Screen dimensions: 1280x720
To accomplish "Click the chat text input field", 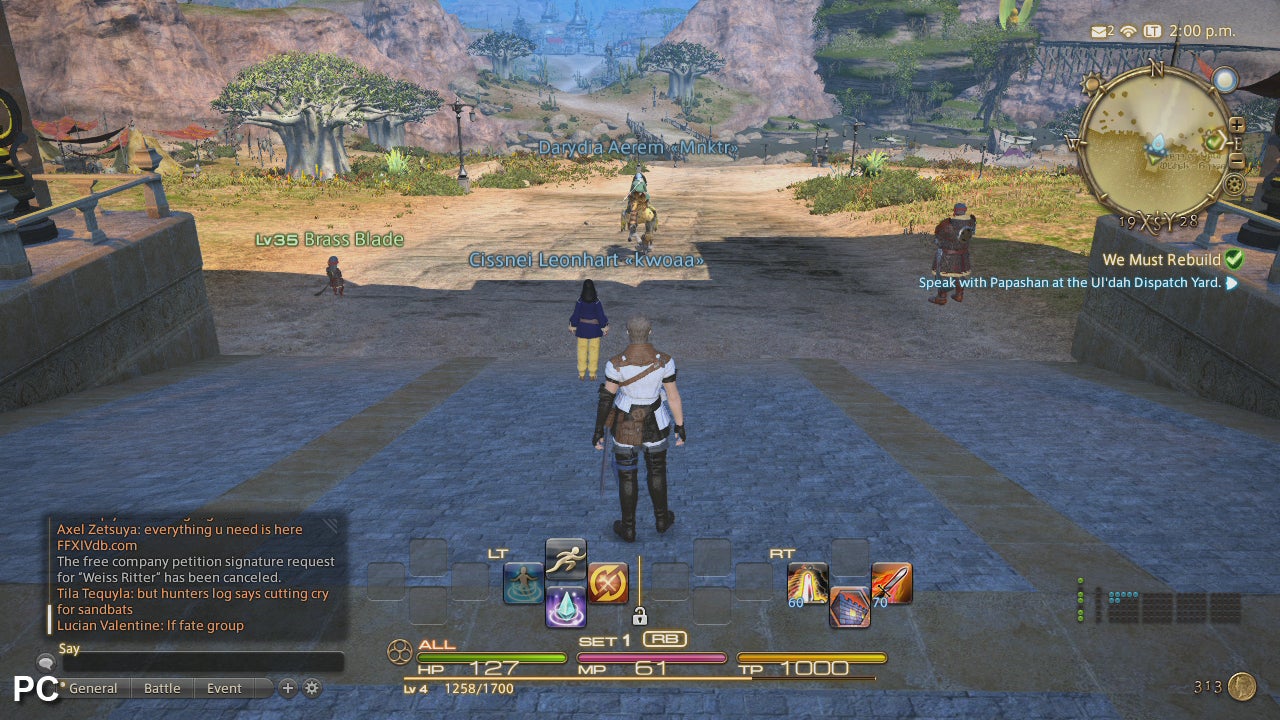I will point(200,662).
